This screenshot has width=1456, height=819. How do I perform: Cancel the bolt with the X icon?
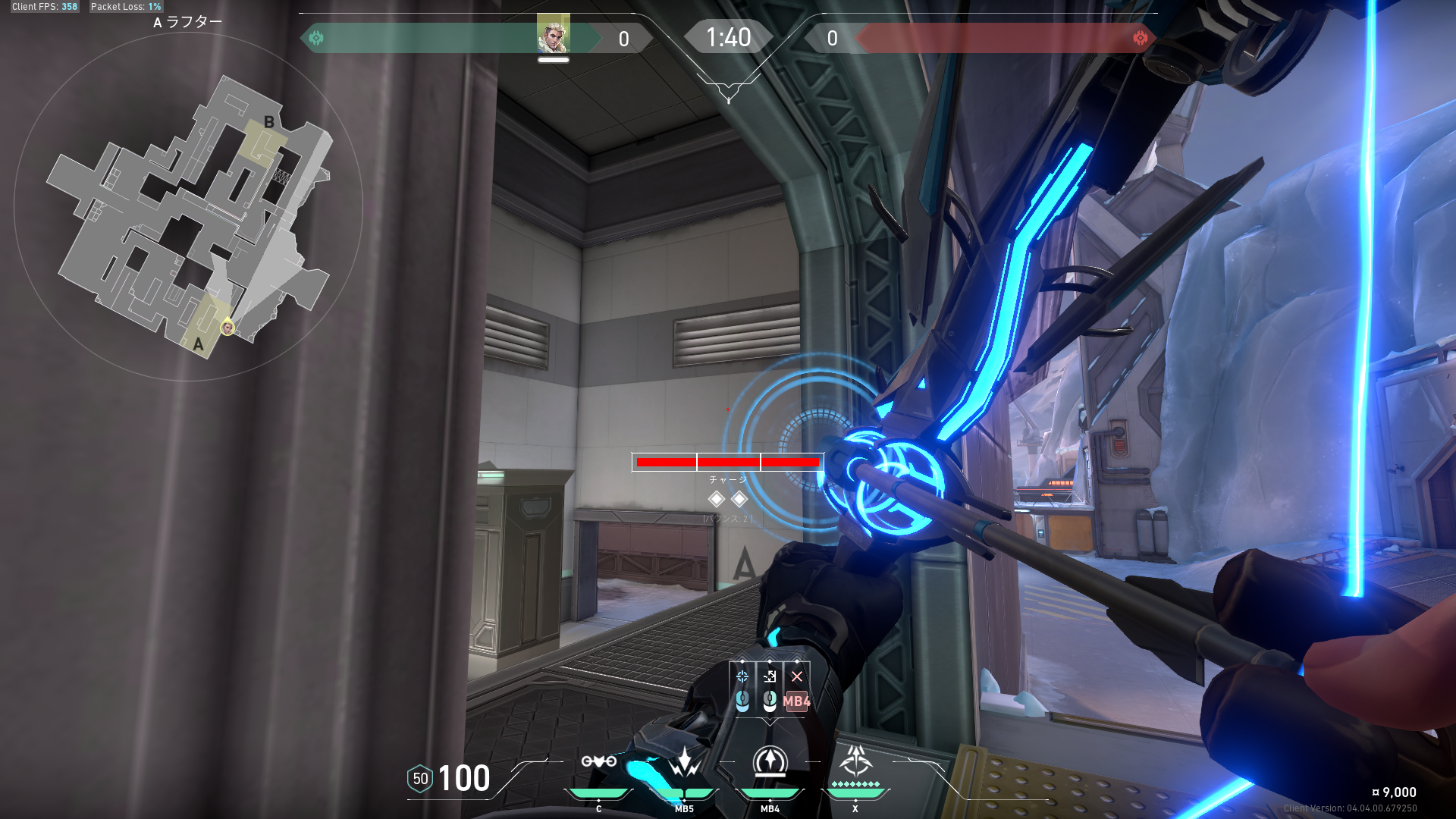pos(797,676)
